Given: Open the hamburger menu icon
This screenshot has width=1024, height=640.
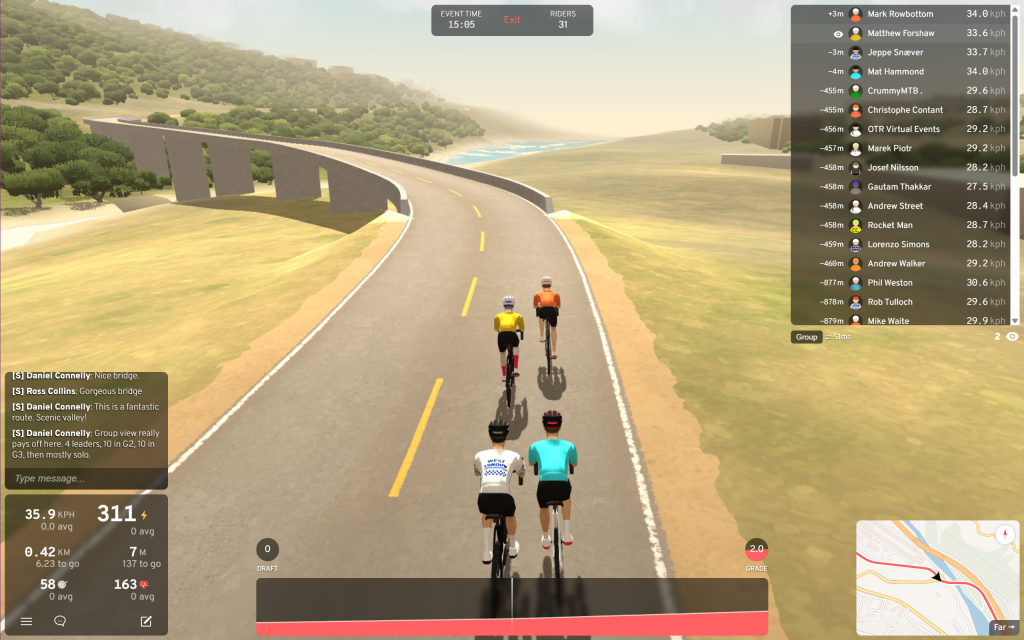Looking at the screenshot, I should coord(26,621).
